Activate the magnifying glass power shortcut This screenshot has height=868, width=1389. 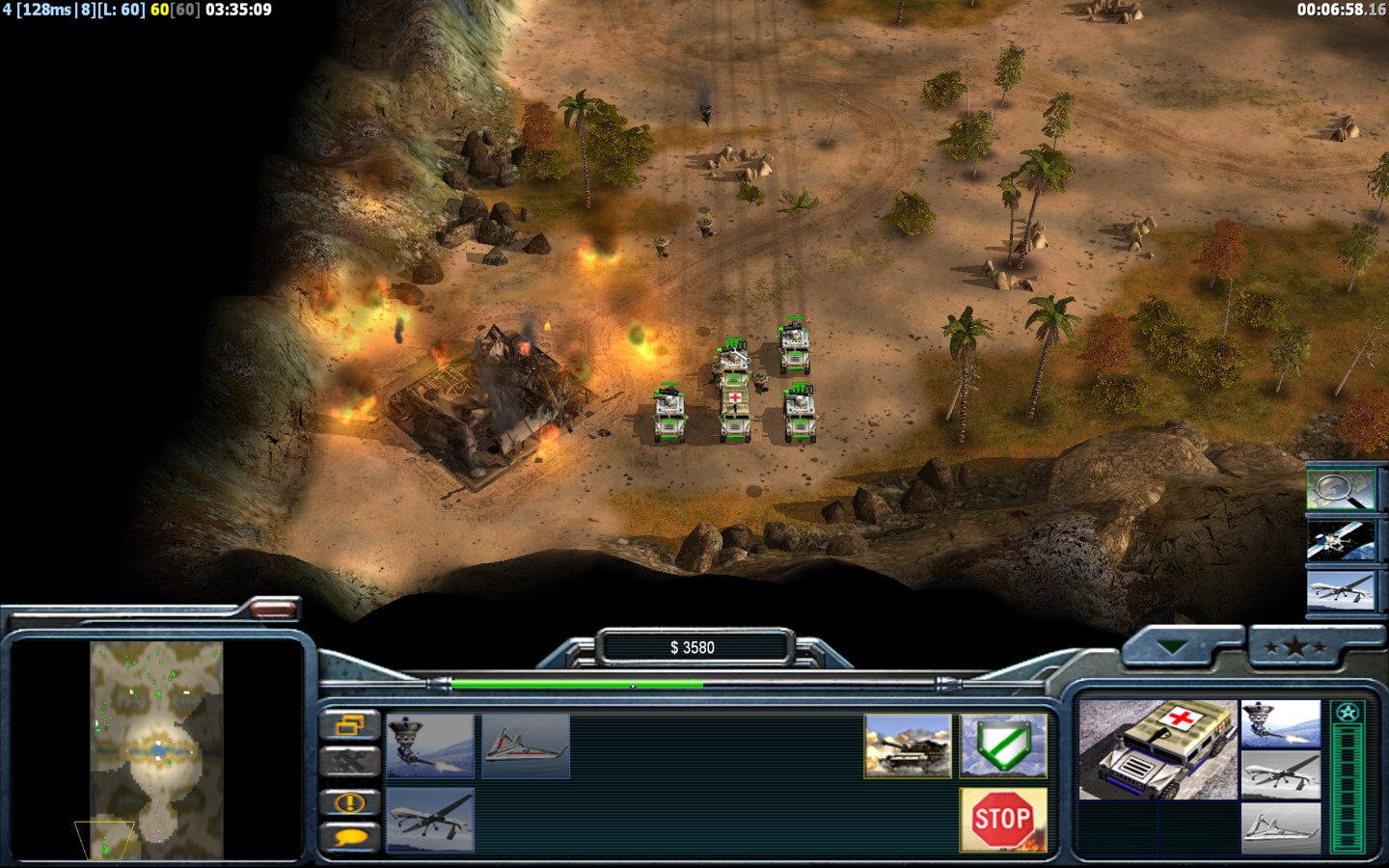pos(1341,488)
